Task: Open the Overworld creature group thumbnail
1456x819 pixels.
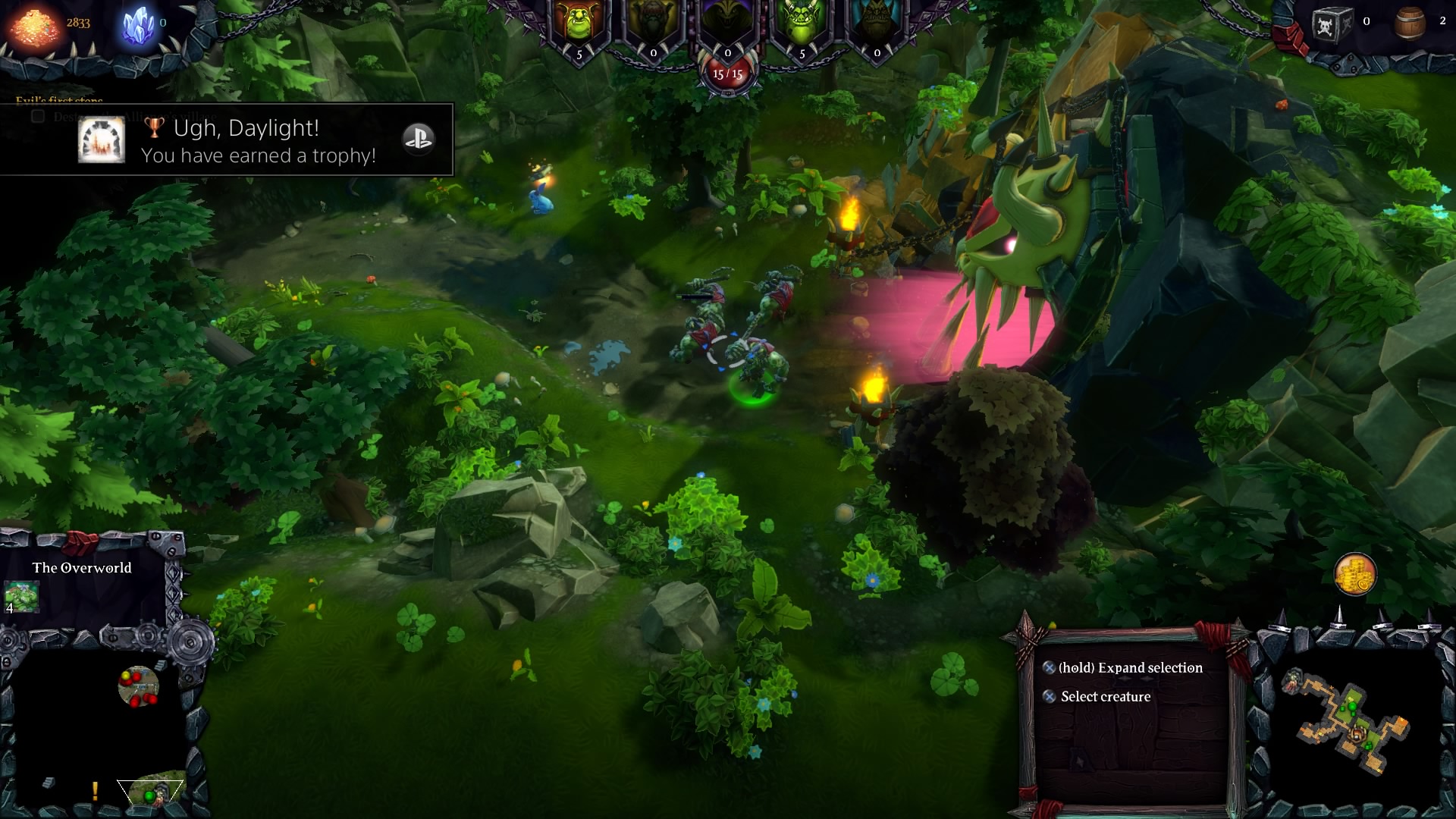Action: [x=21, y=595]
